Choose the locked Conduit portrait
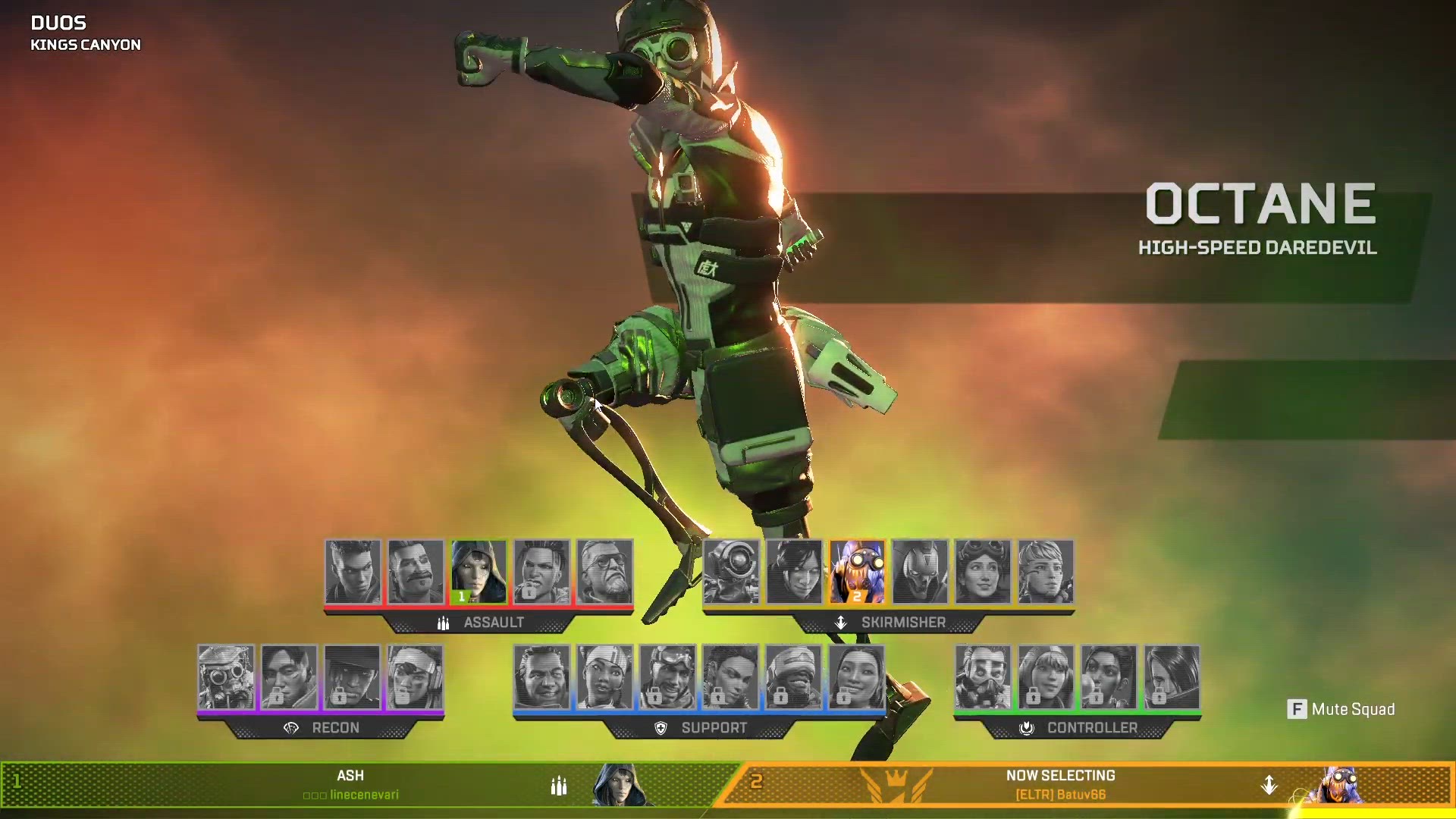 [x=856, y=677]
